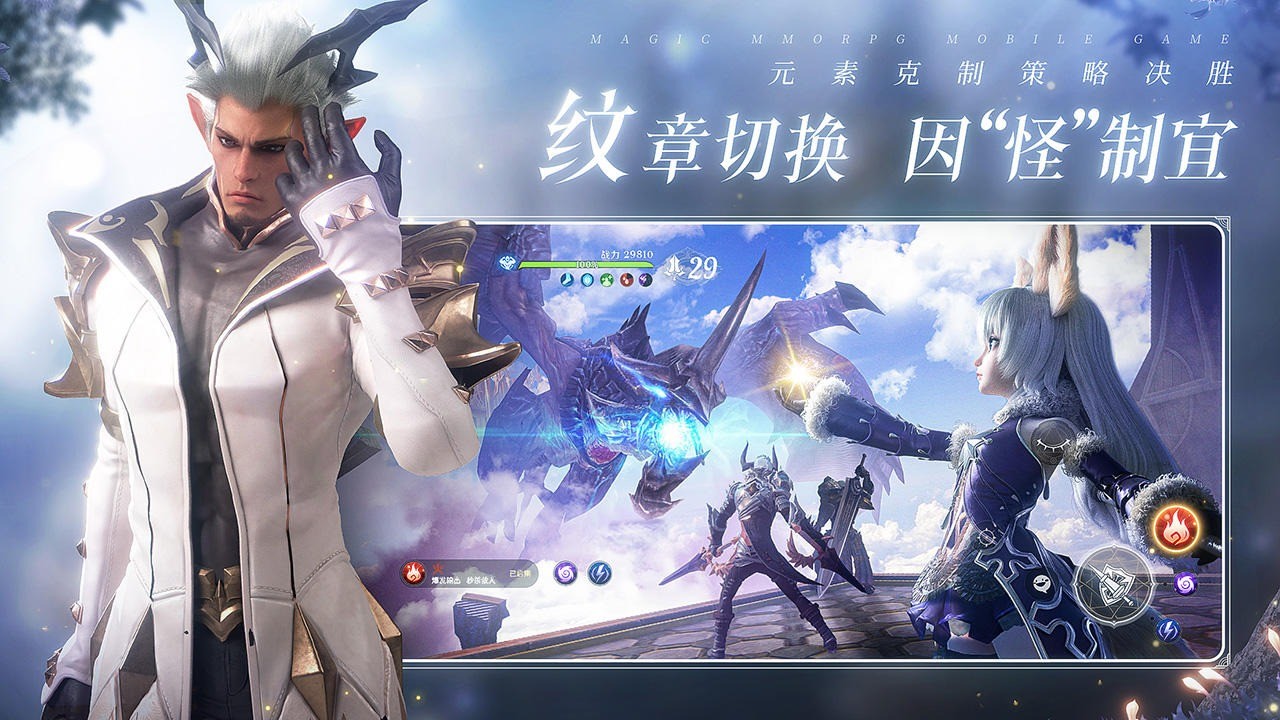Select the shield buff icon in the buff row
1280x720 pixels.
pos(586,280)
